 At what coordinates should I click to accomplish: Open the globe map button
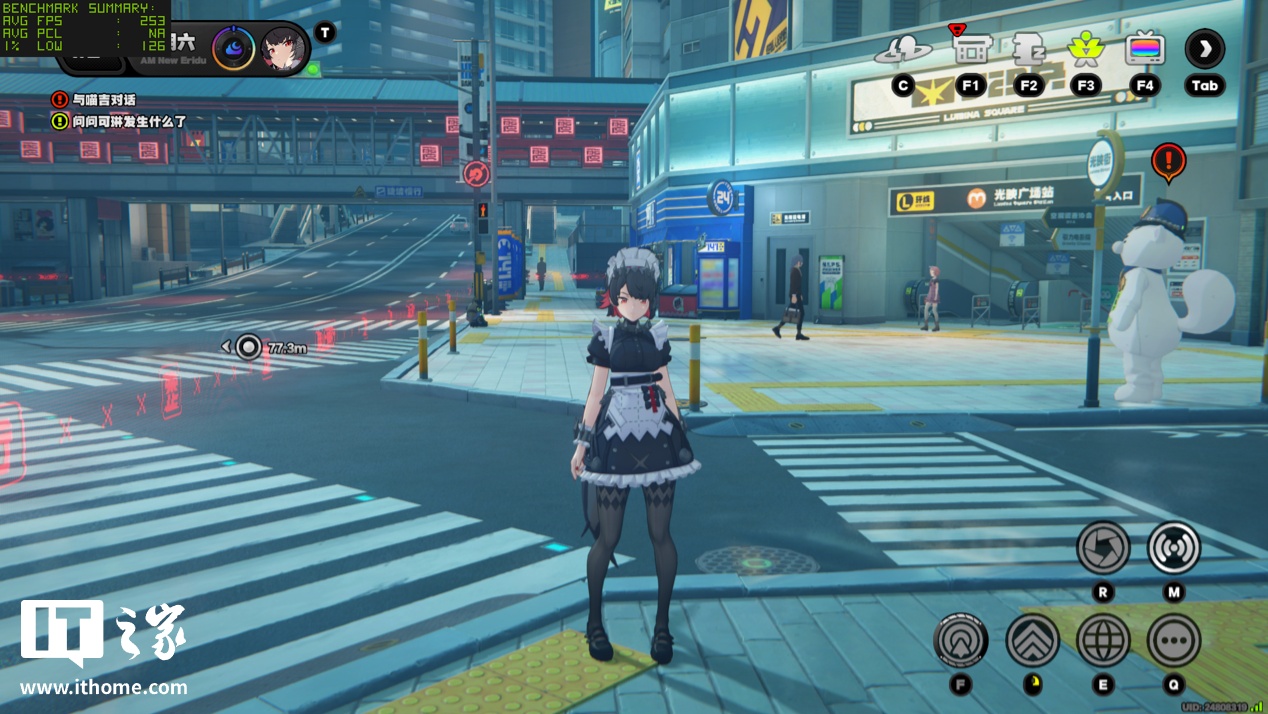click(x=1103, y=640)
